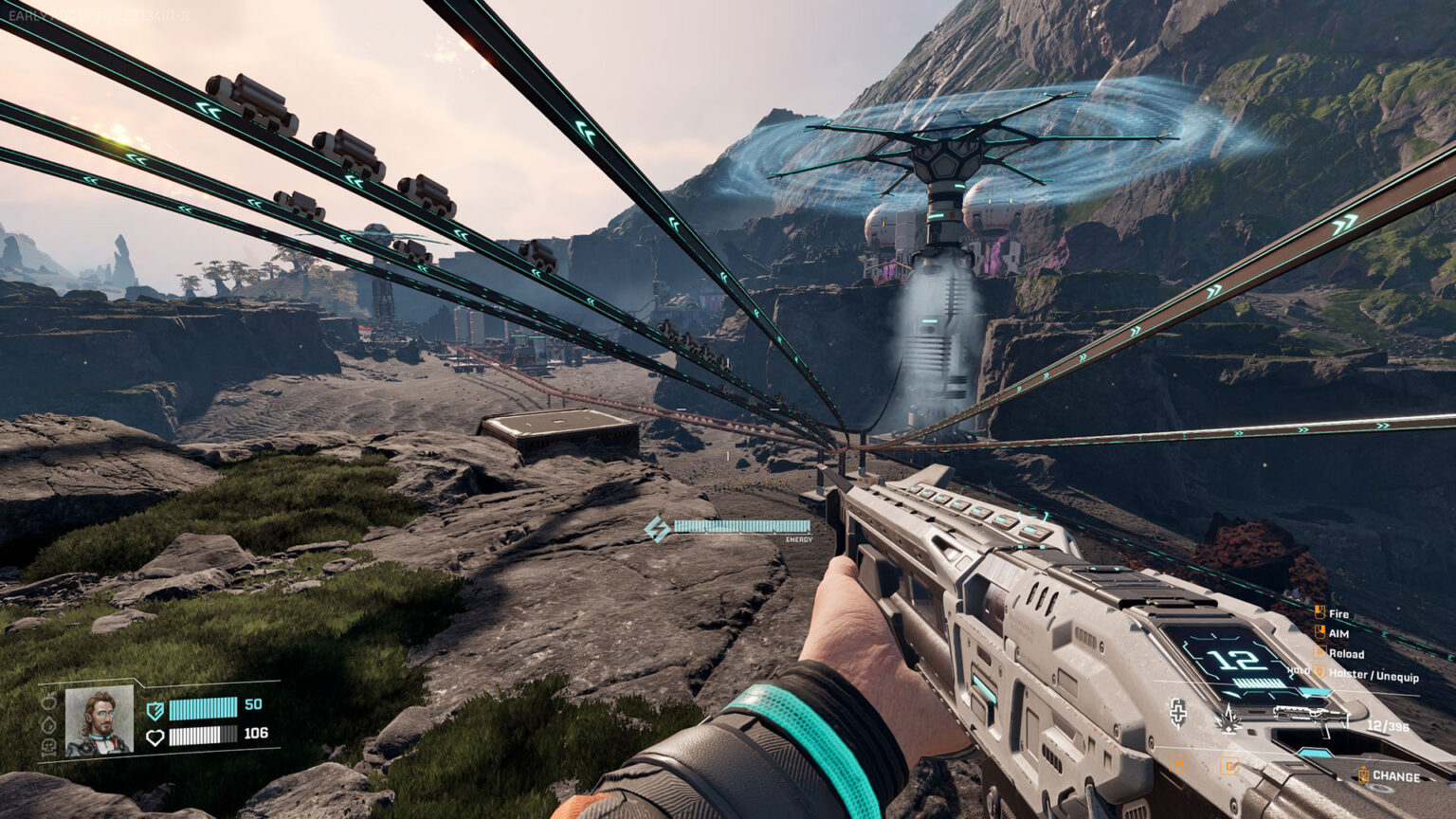Click the Q key icon for Holster / Unequip

(x=1319, y=672)
